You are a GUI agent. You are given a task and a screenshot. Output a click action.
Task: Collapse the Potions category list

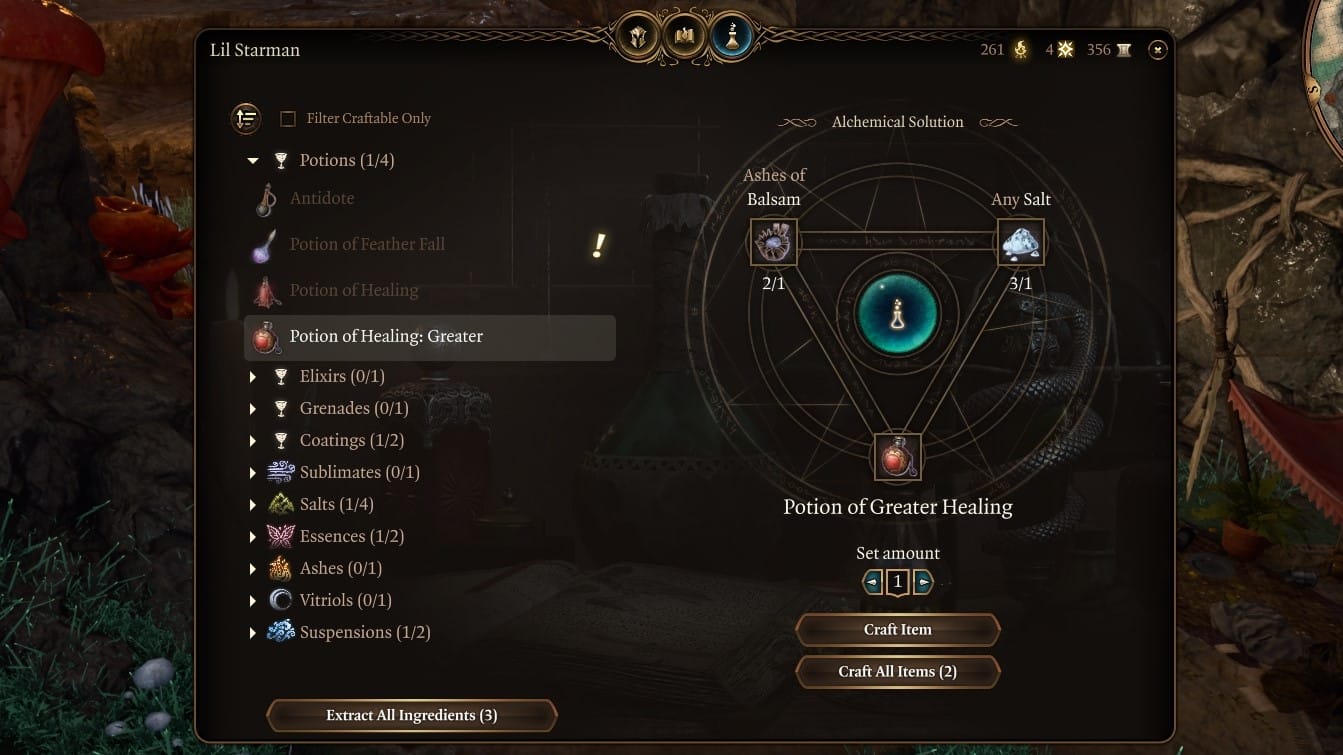[x=253, y=159]
